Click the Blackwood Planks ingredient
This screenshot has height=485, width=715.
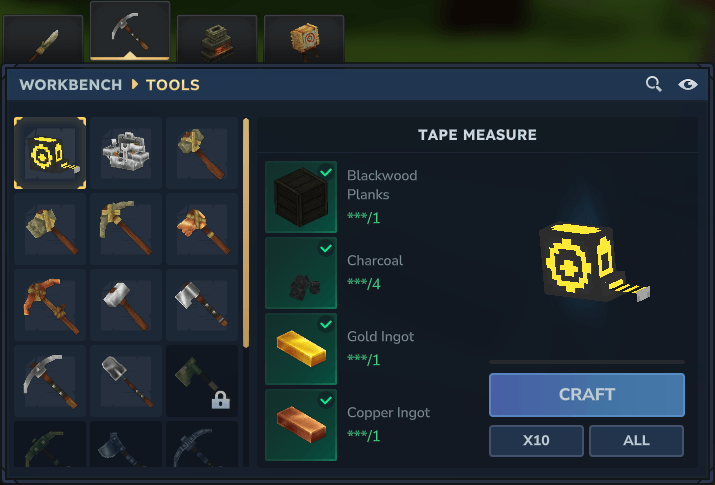[x=301, y=197]
